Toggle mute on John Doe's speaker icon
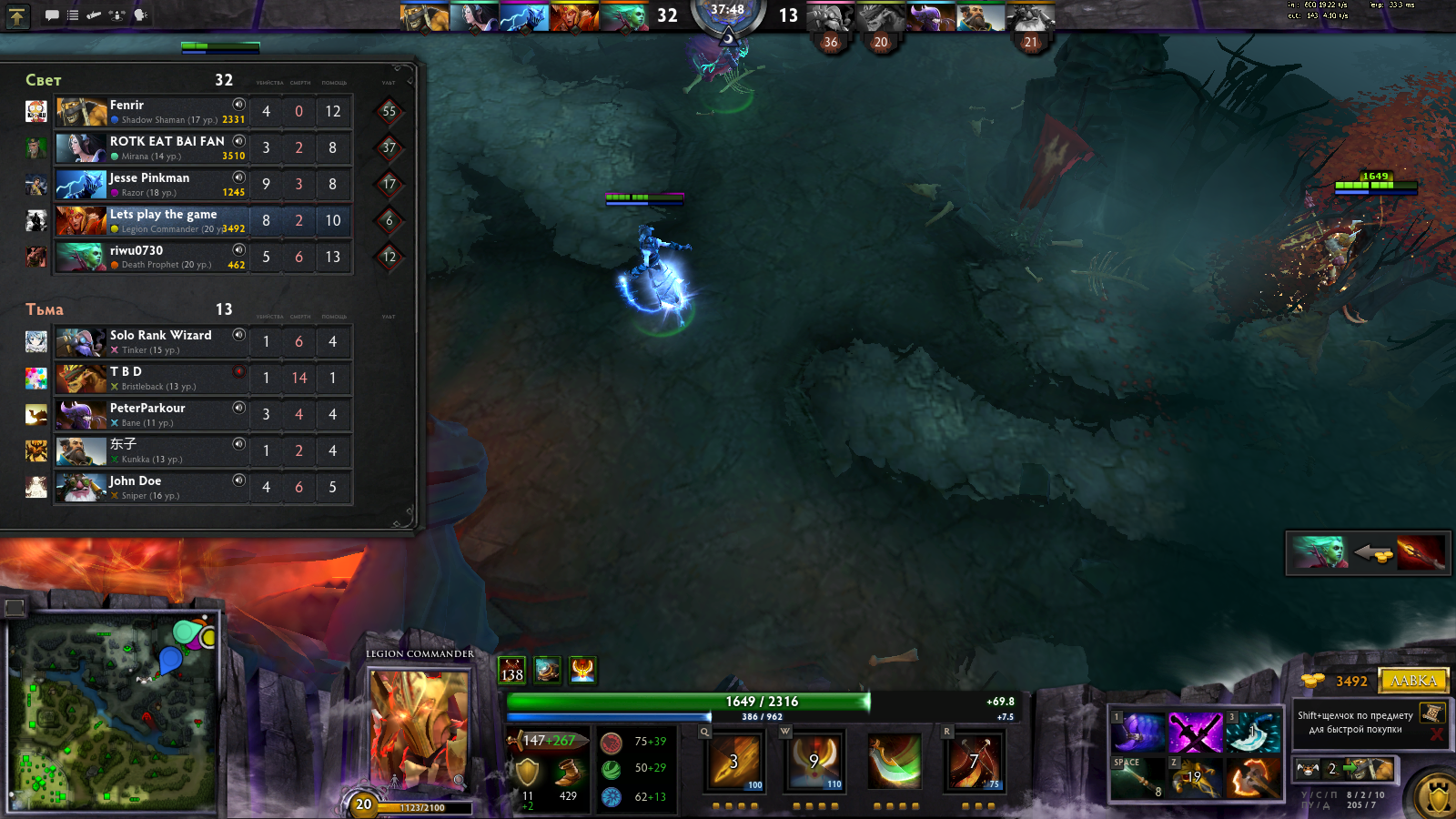1456x819 pixels. (238, 480)
